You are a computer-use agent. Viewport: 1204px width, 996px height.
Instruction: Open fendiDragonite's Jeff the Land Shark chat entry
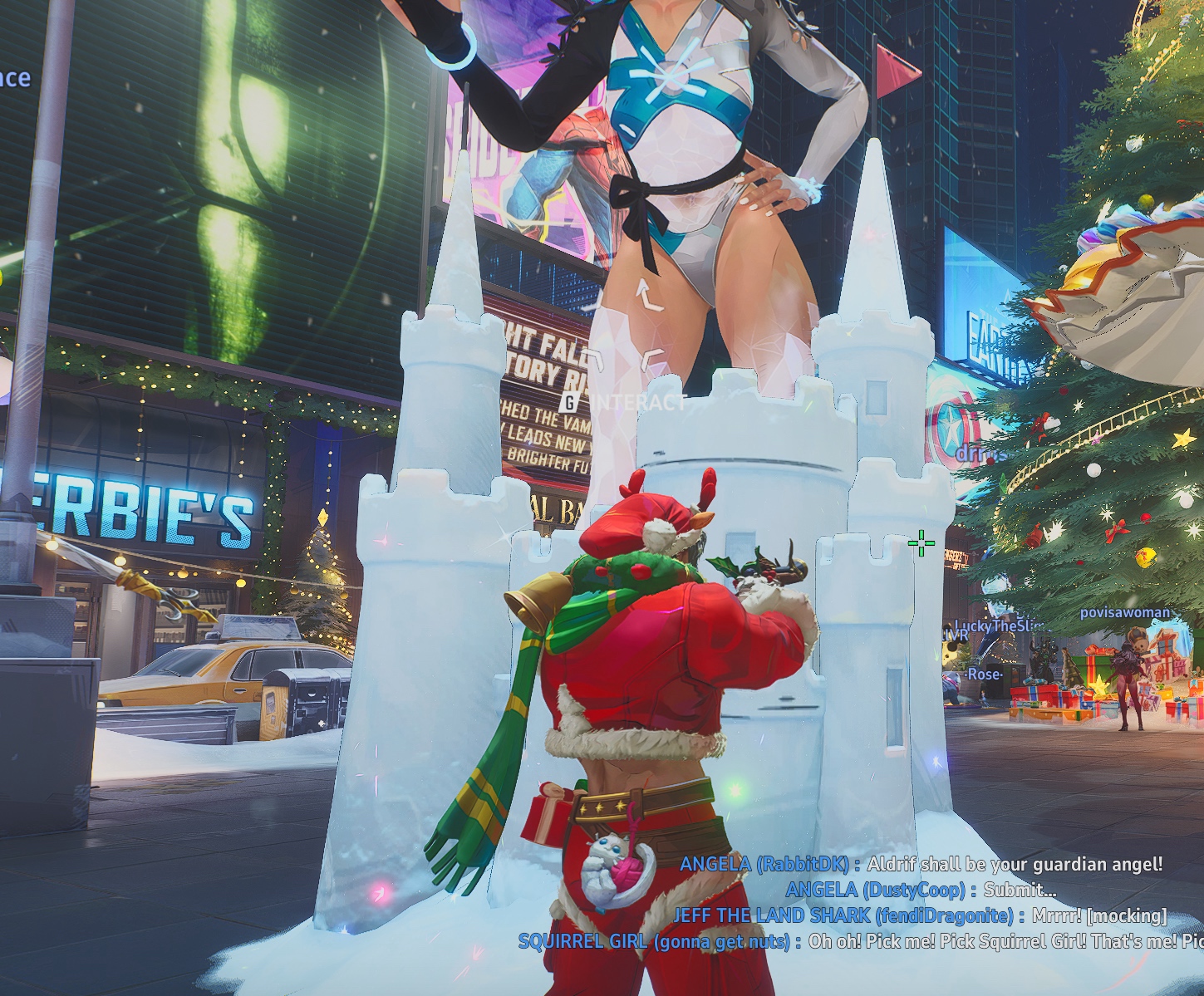919,915
